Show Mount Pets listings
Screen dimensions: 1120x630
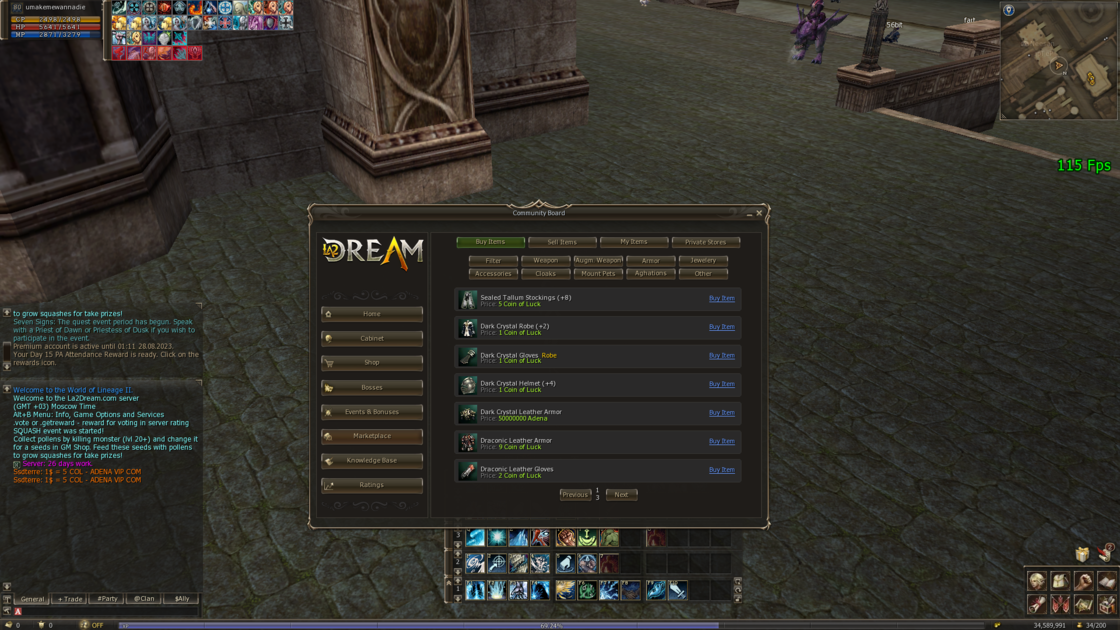[598, 273]
